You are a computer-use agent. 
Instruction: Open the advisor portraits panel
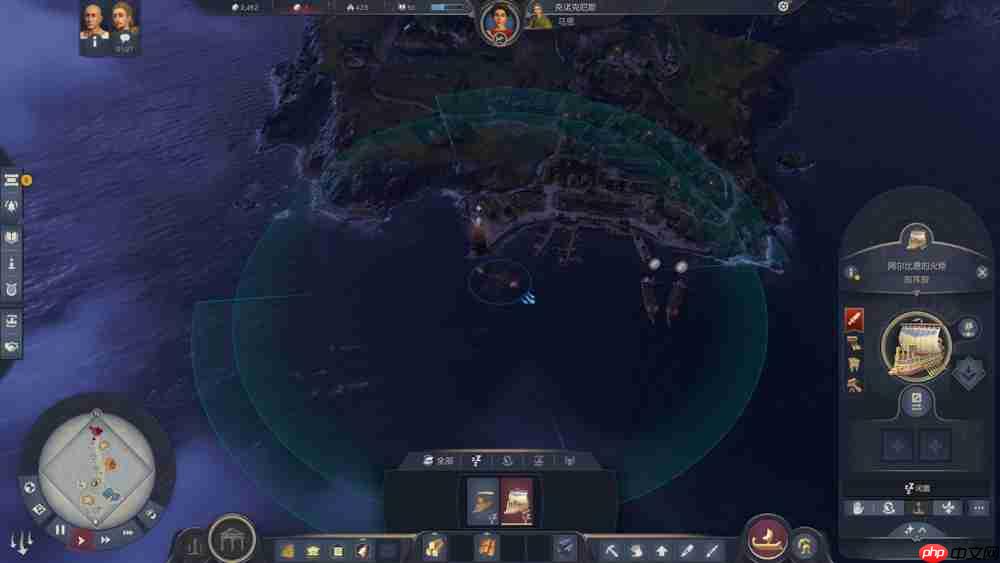(x=109, y=25)
